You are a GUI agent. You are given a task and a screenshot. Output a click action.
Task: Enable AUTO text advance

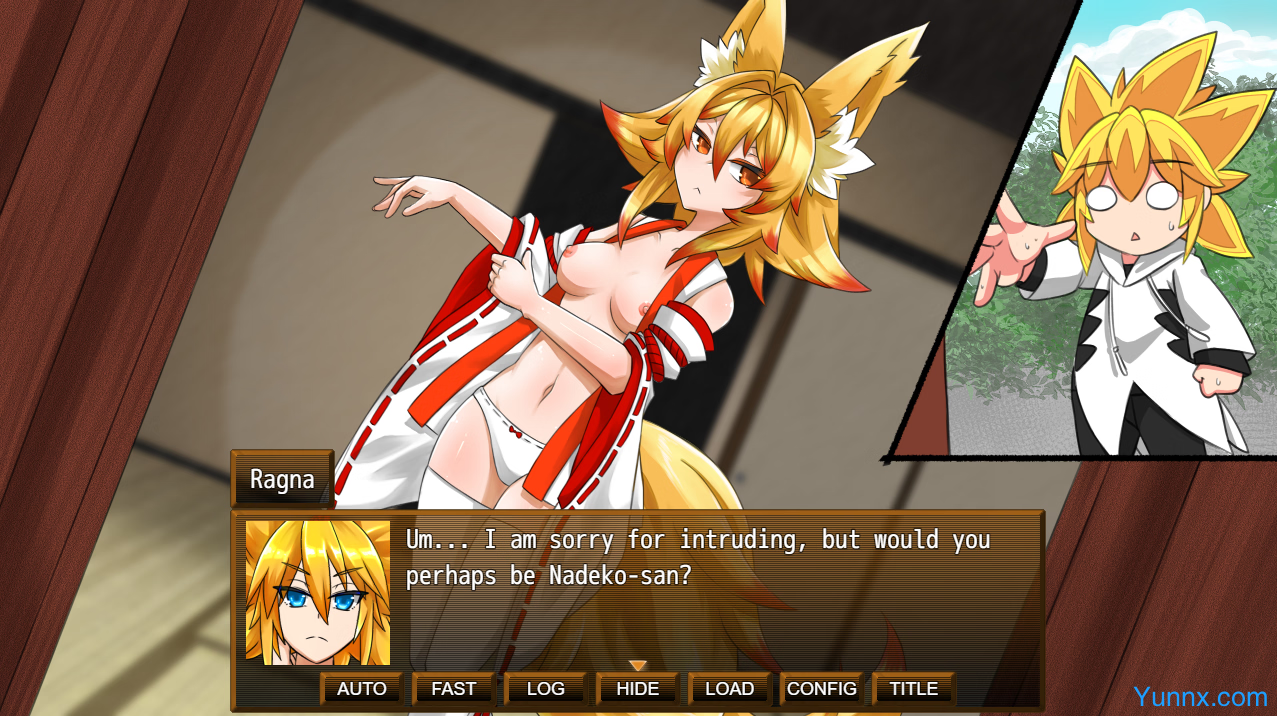pyautogui.click(x=361, y=689)
